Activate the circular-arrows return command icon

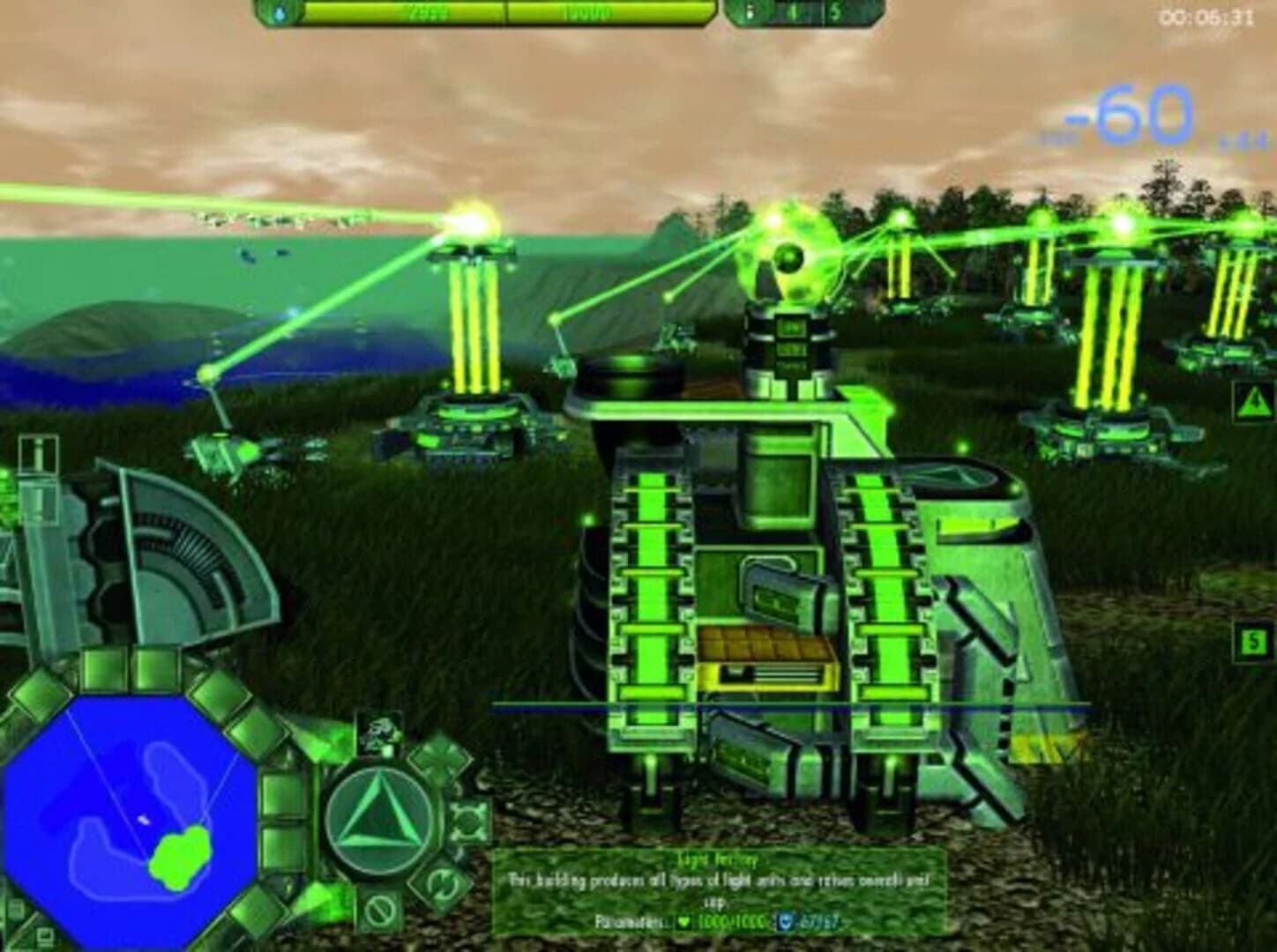pos(442,883)
